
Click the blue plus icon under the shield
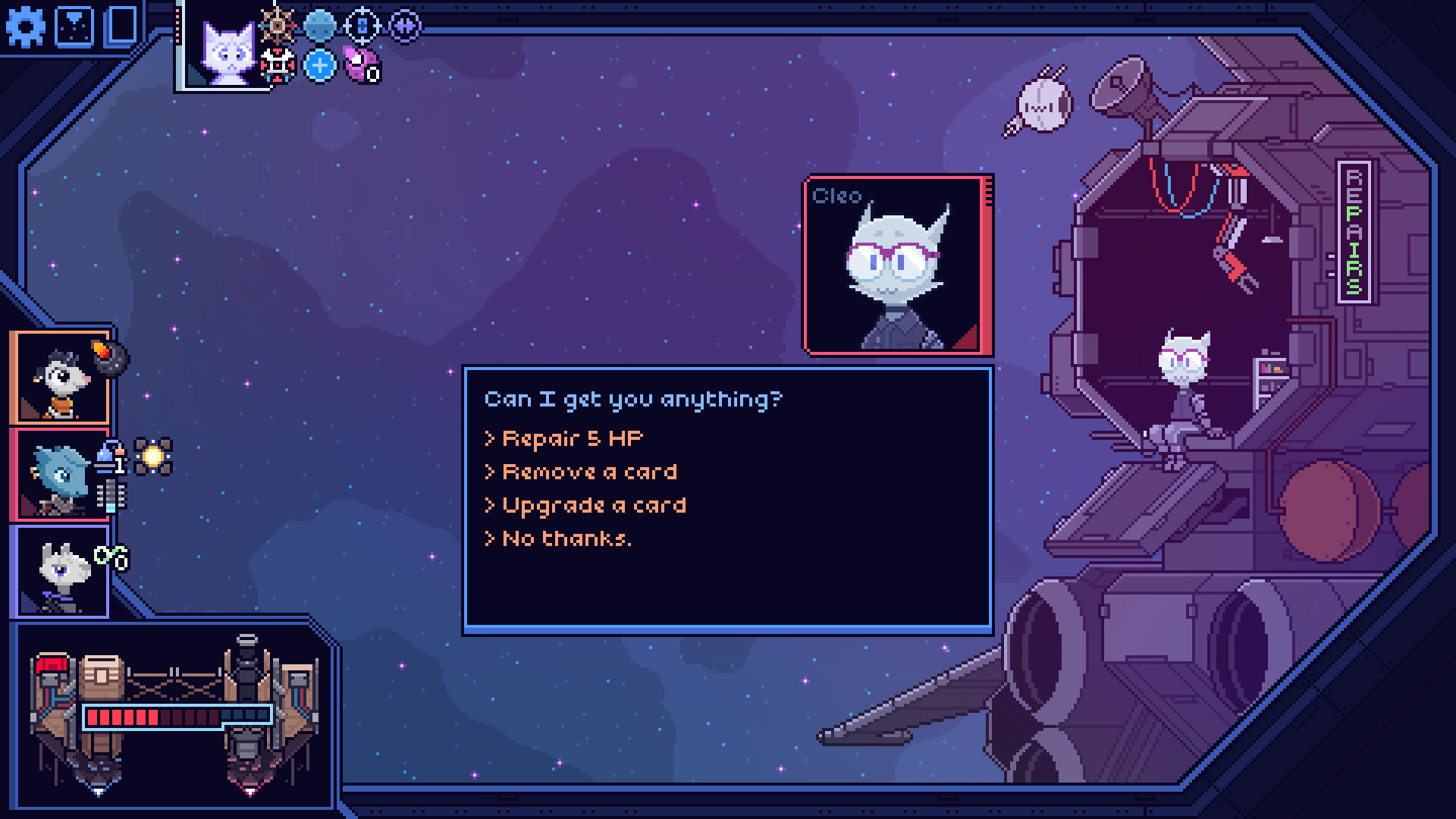319,67
